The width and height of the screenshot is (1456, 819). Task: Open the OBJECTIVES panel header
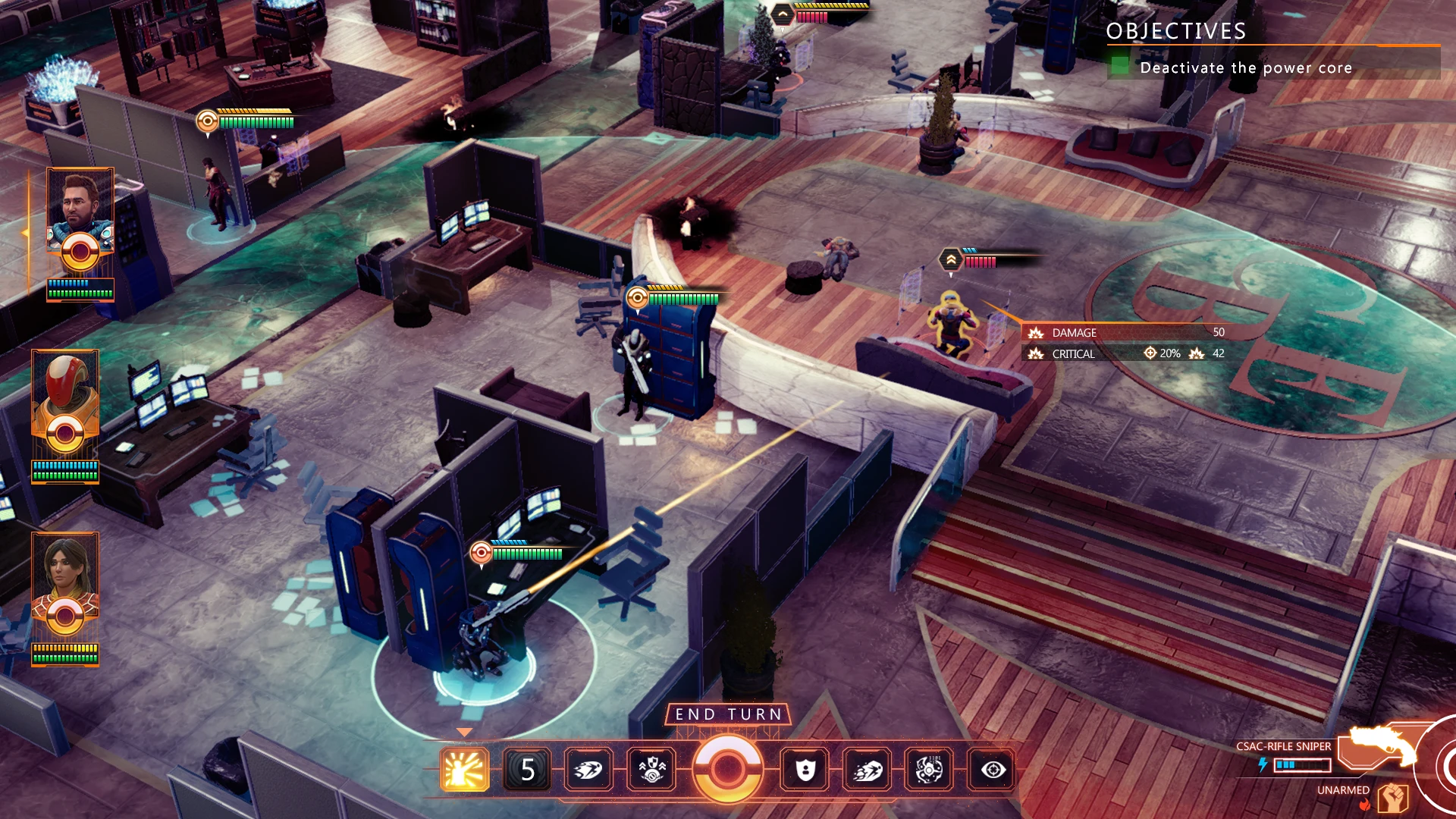point(1175,32)
